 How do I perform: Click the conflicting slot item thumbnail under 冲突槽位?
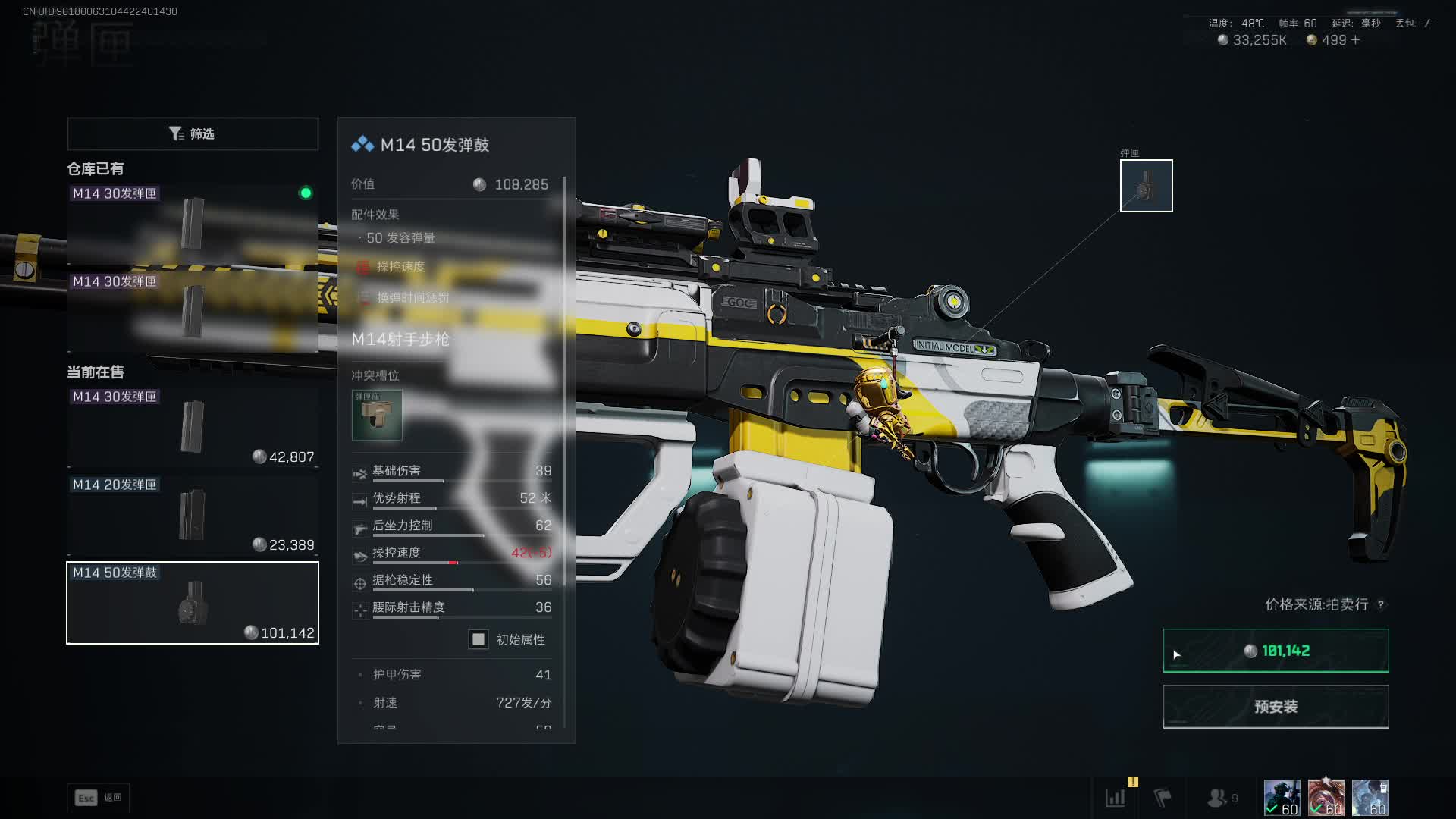[x=377, y=415]
